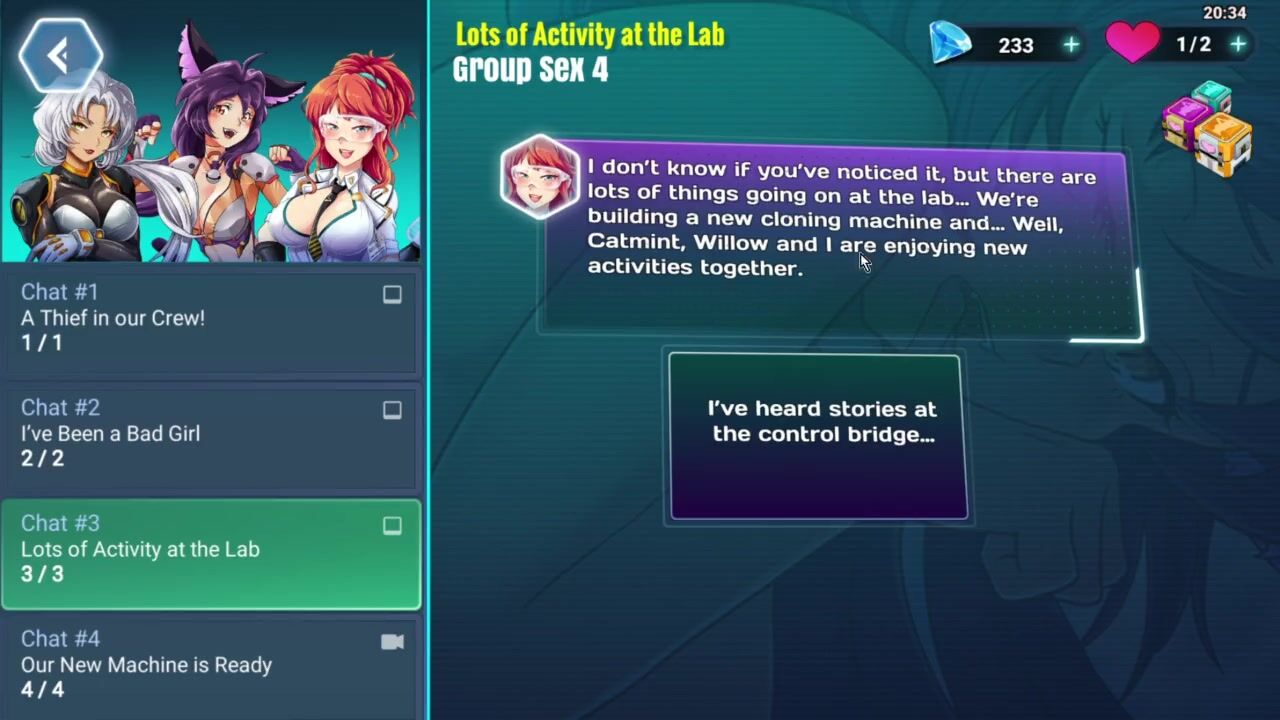The height and width of the screenshot is (720, 1280).
Task: Choose Chat #4 Our New Machine is Ready
Action: 210,665
